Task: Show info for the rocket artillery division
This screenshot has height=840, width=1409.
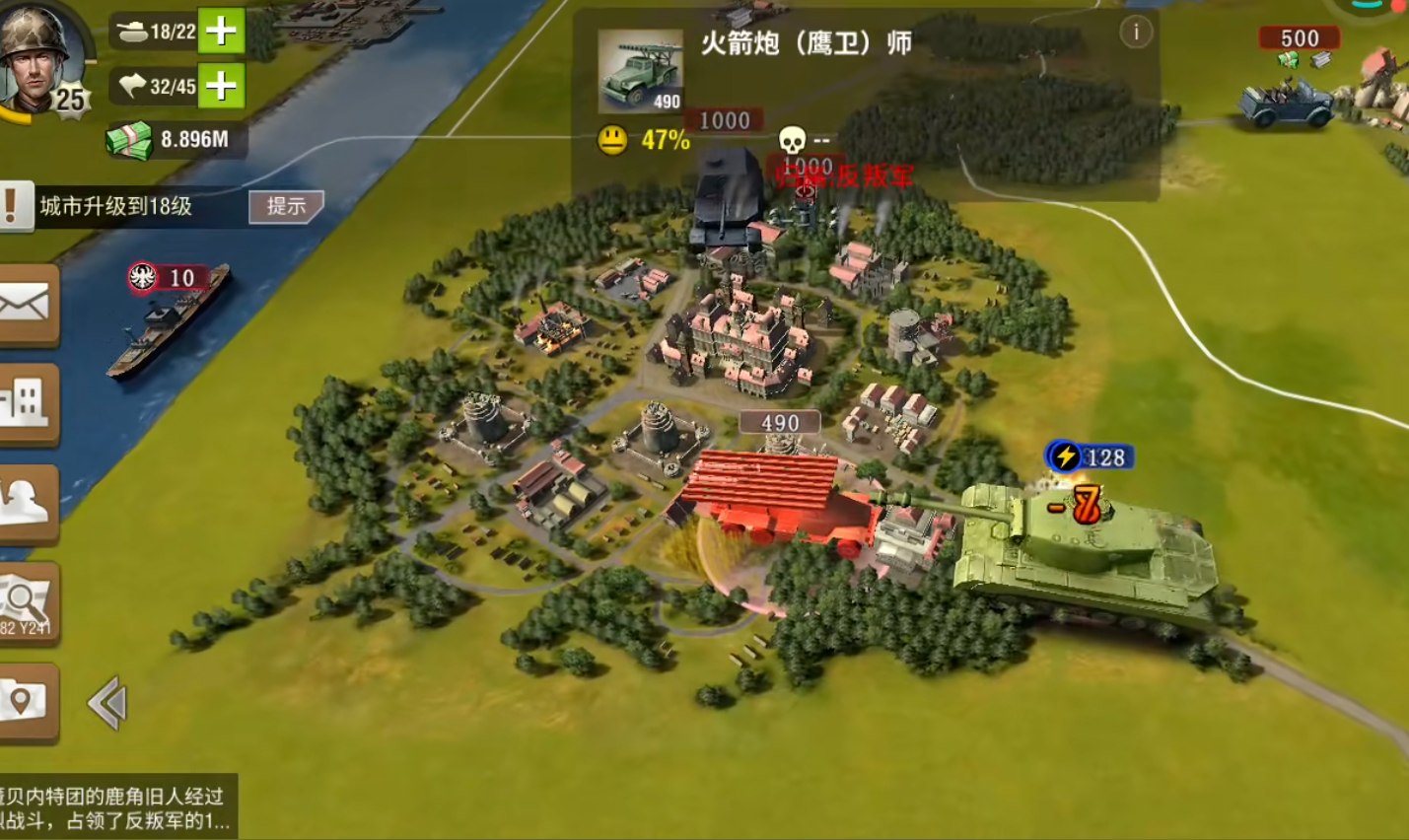Action: click(1136, 33)
